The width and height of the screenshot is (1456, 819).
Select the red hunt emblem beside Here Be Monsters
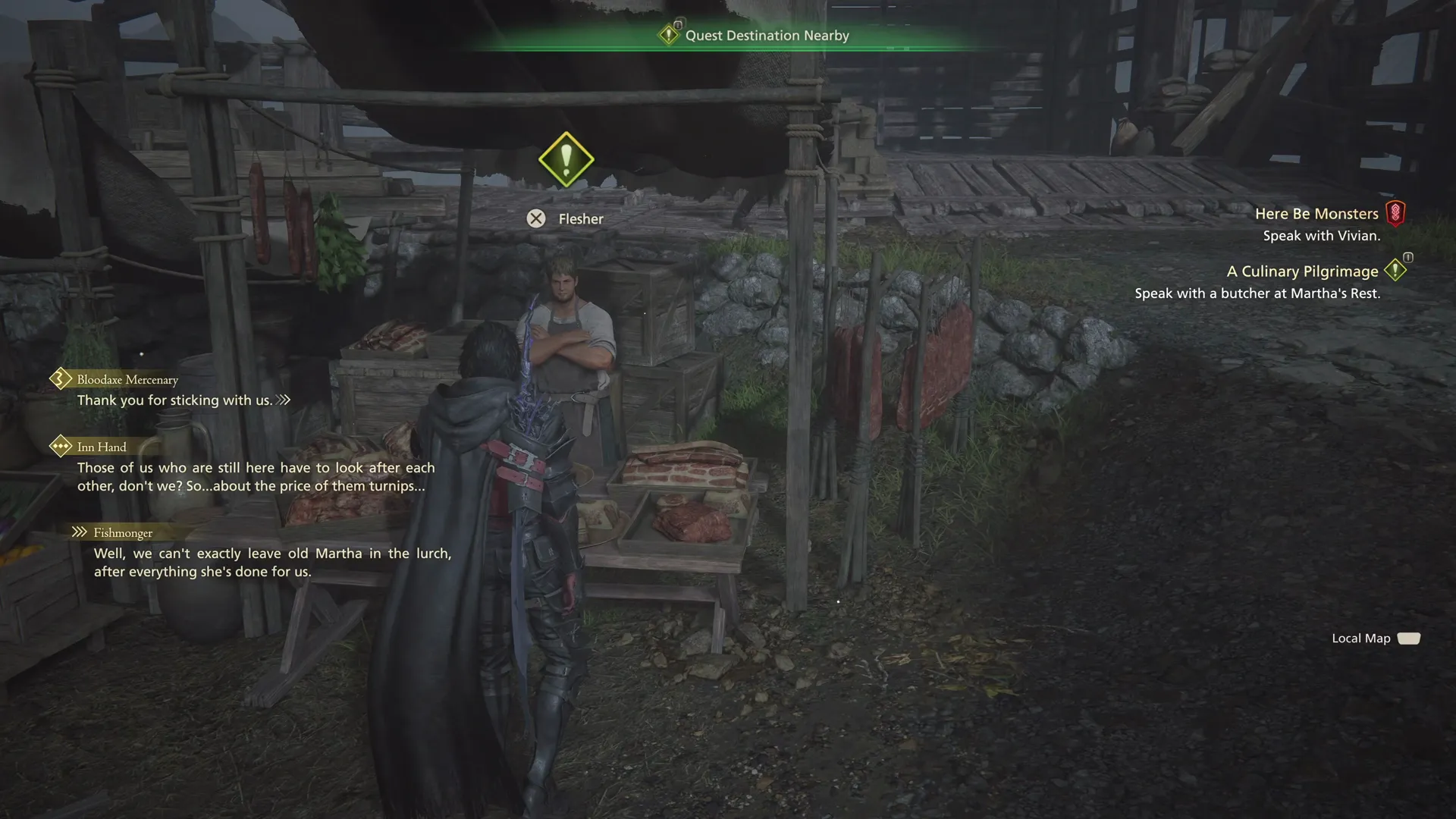(1399, 213)
